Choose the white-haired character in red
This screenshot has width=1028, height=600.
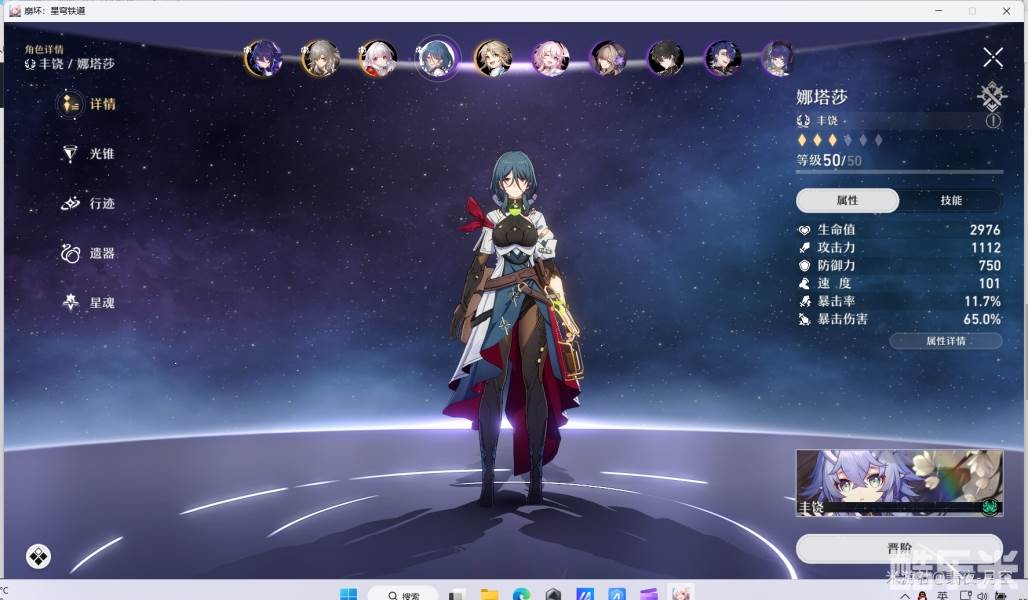tap(378, 58)
